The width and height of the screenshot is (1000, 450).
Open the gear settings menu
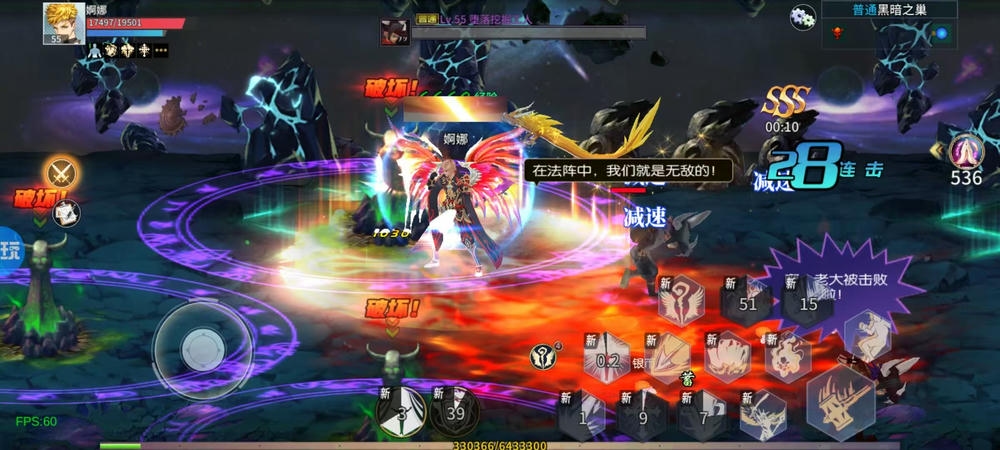pyautogui.click(x=803, y=17)
